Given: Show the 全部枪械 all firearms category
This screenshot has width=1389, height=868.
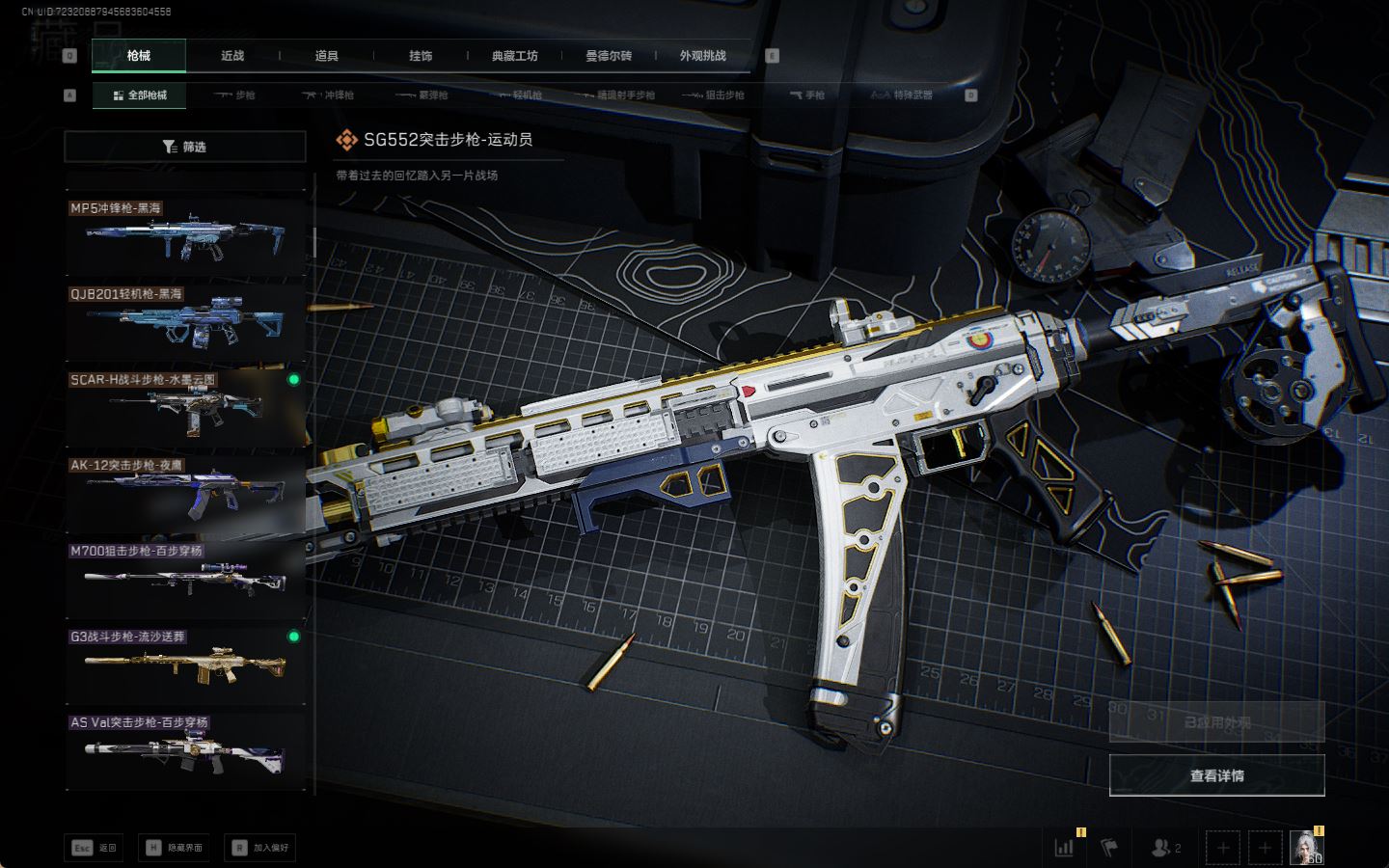Looking at the screenshot, I should (x=140, y=95).
